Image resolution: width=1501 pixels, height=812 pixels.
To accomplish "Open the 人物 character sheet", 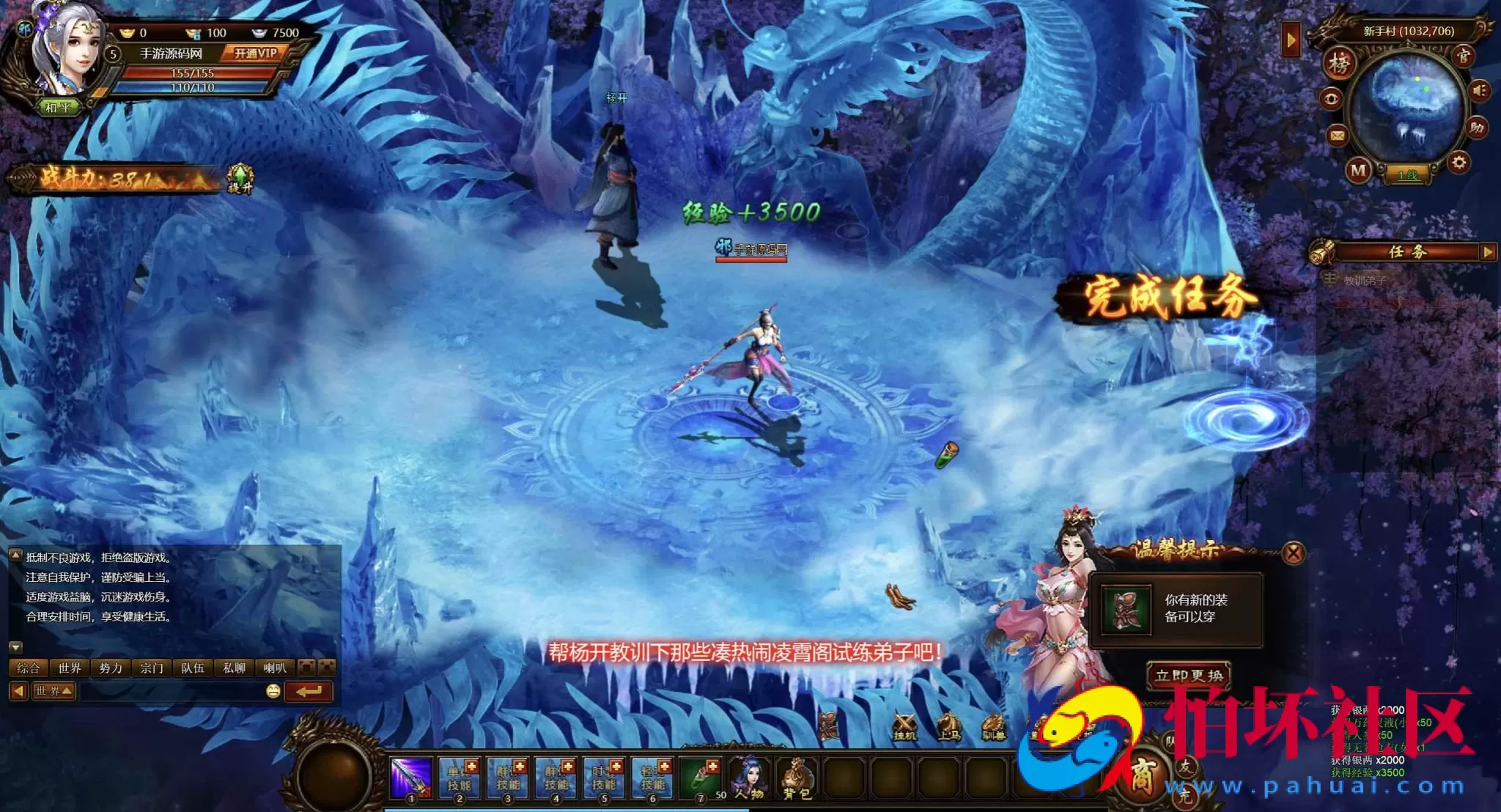I will [749, 778].
